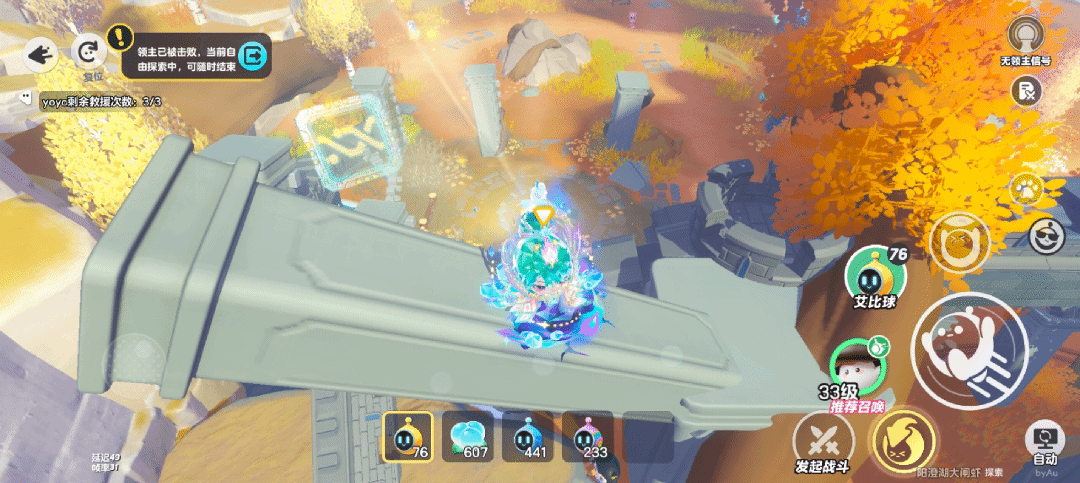The height and width of the screenshot is (483, 1080).
Task: Start a battle with 发起战斗
Action: [823, 441]
